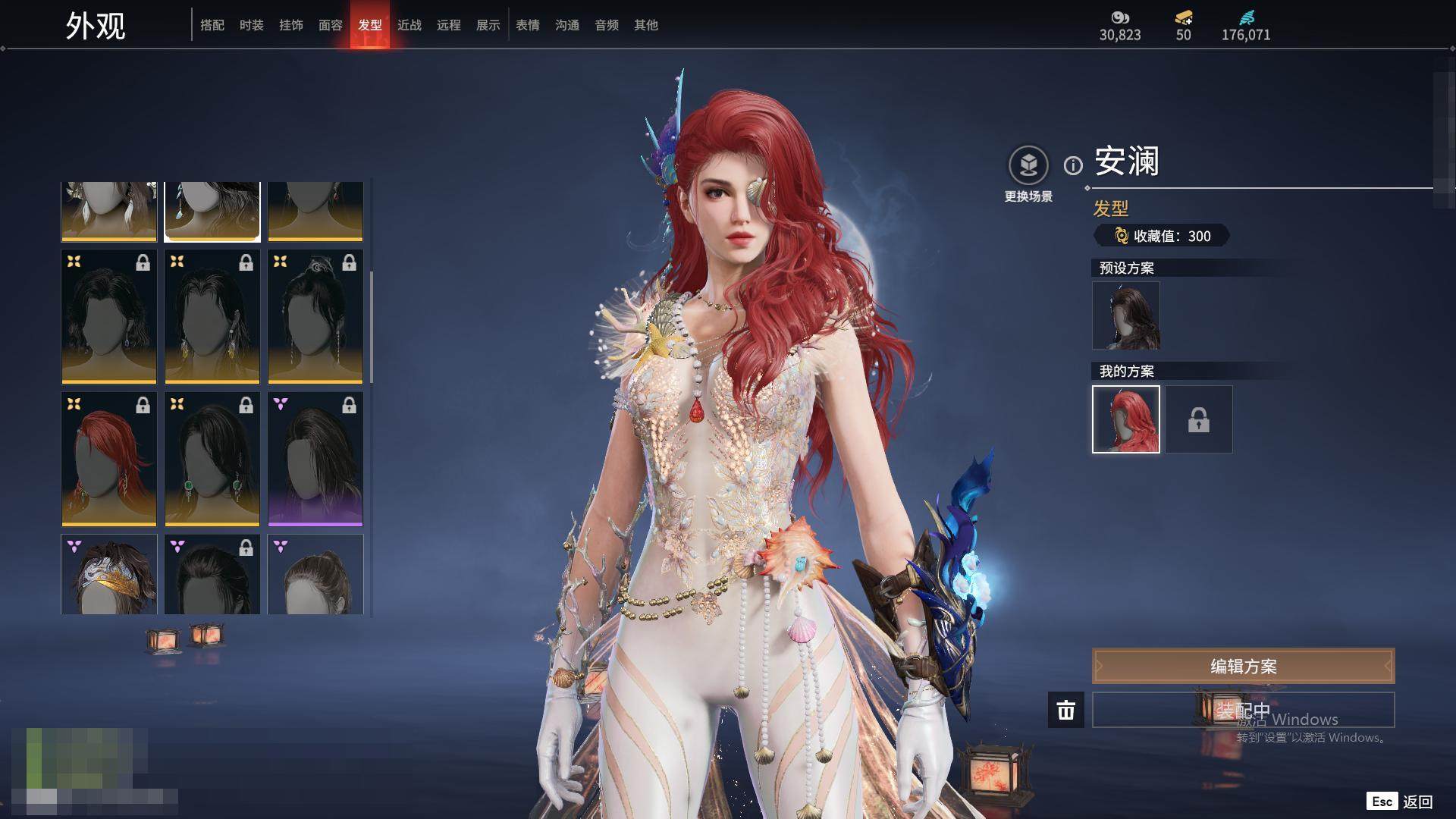Click the locked scheme slot under 我的方案
The image size is (1456, 819).
pos(1199,419)
